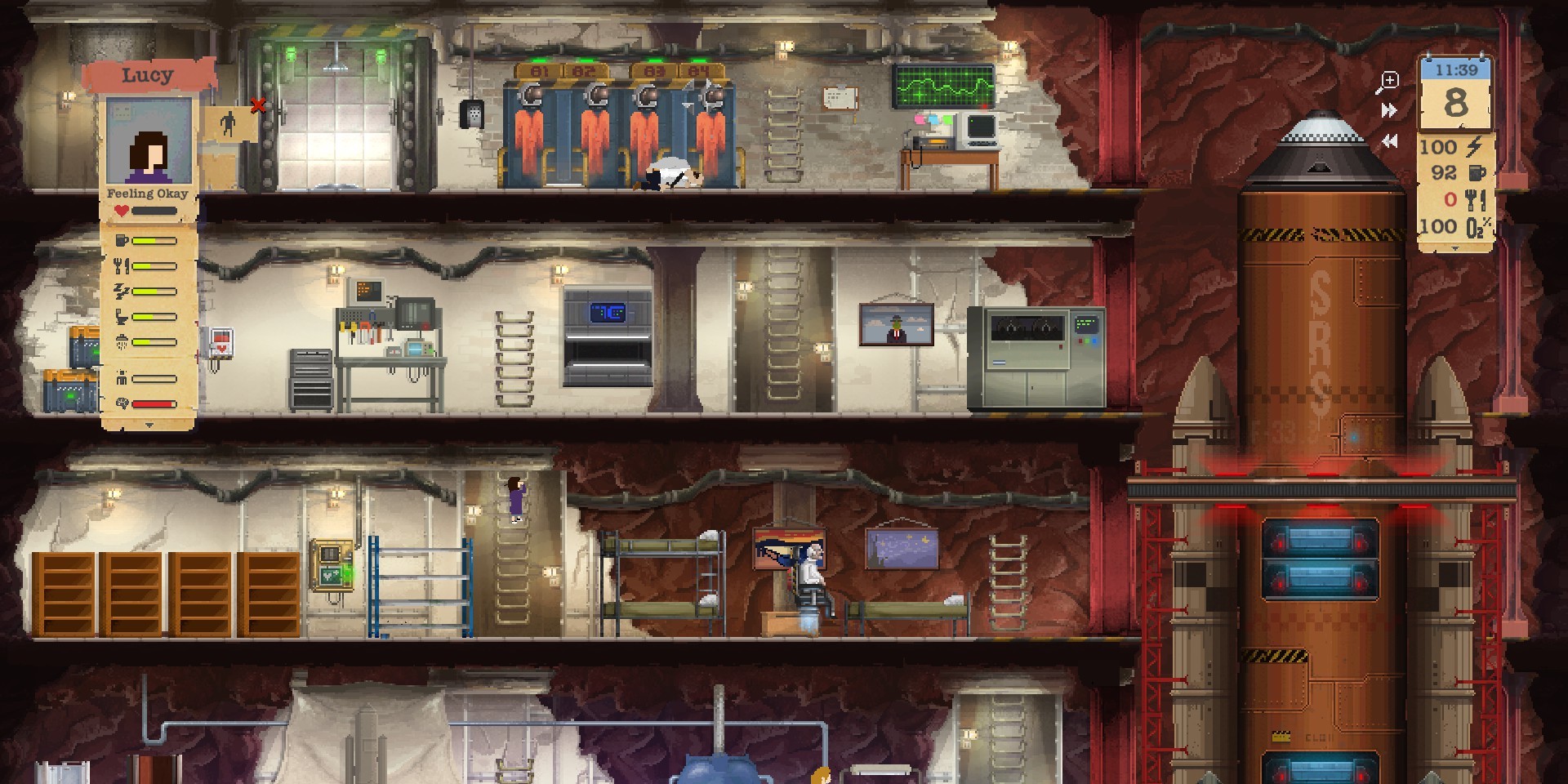Click the rewind time icon

pos(1391,139)
